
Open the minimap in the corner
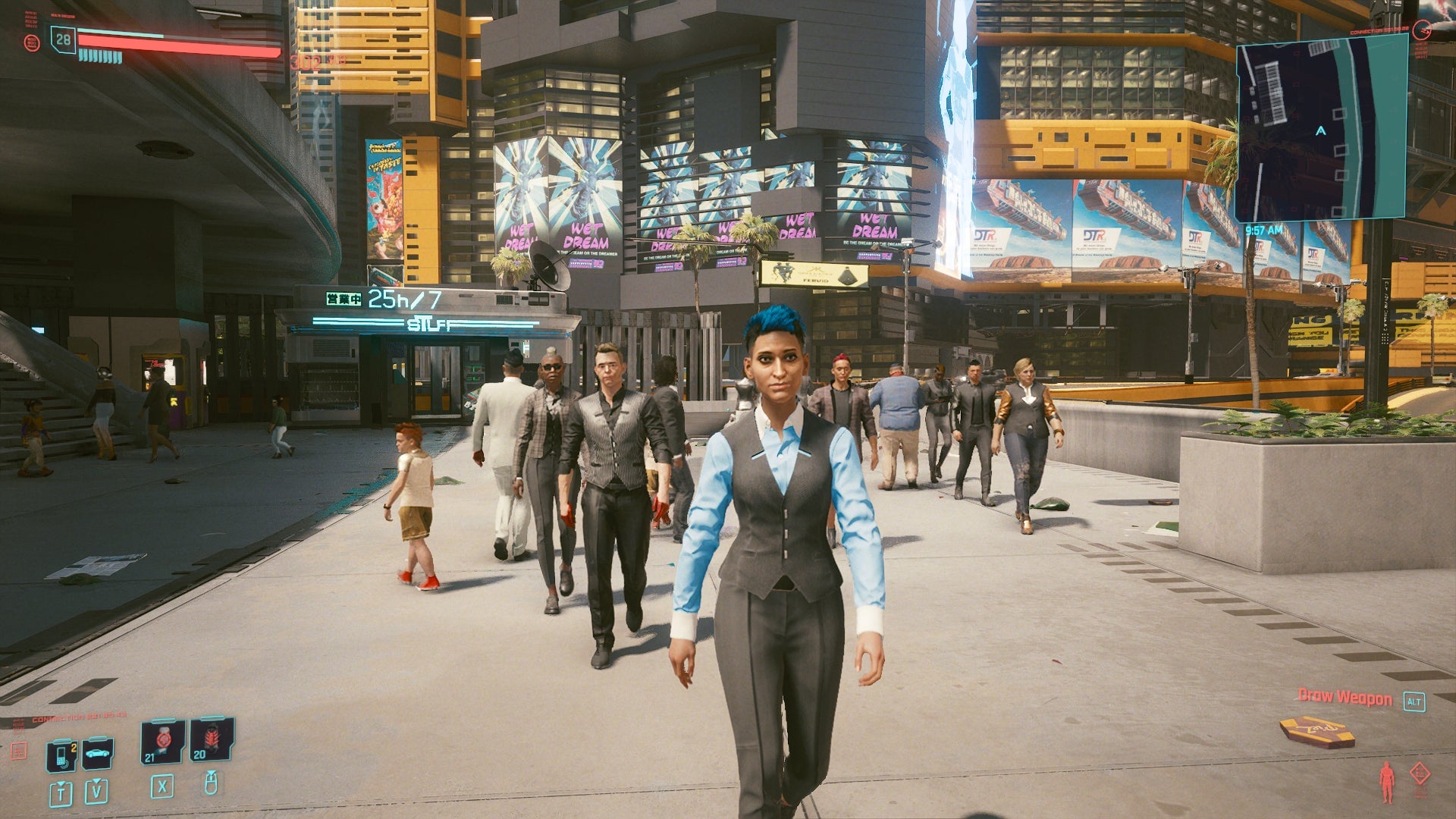point(1321,130)
